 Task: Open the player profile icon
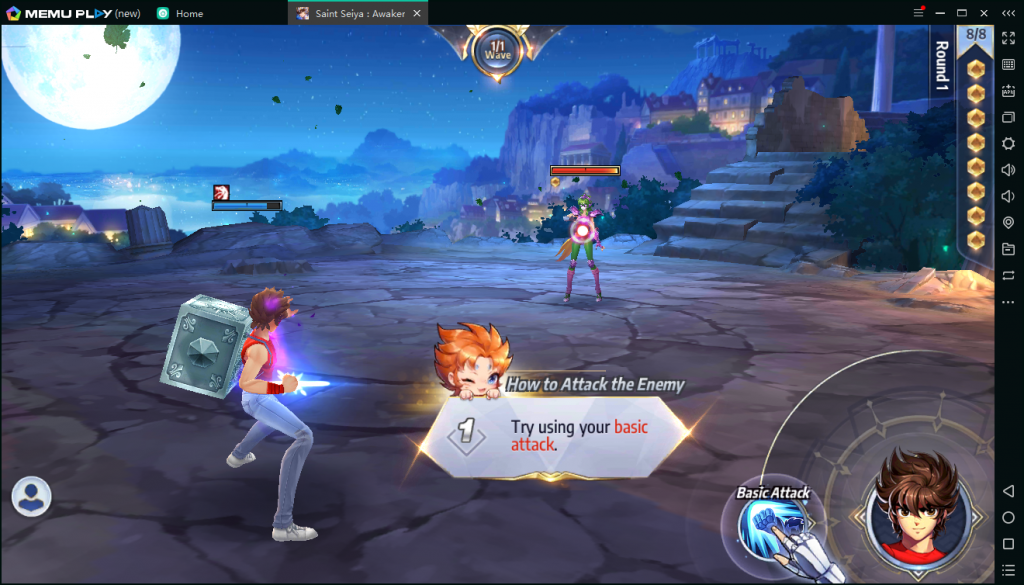coord(32,496)
